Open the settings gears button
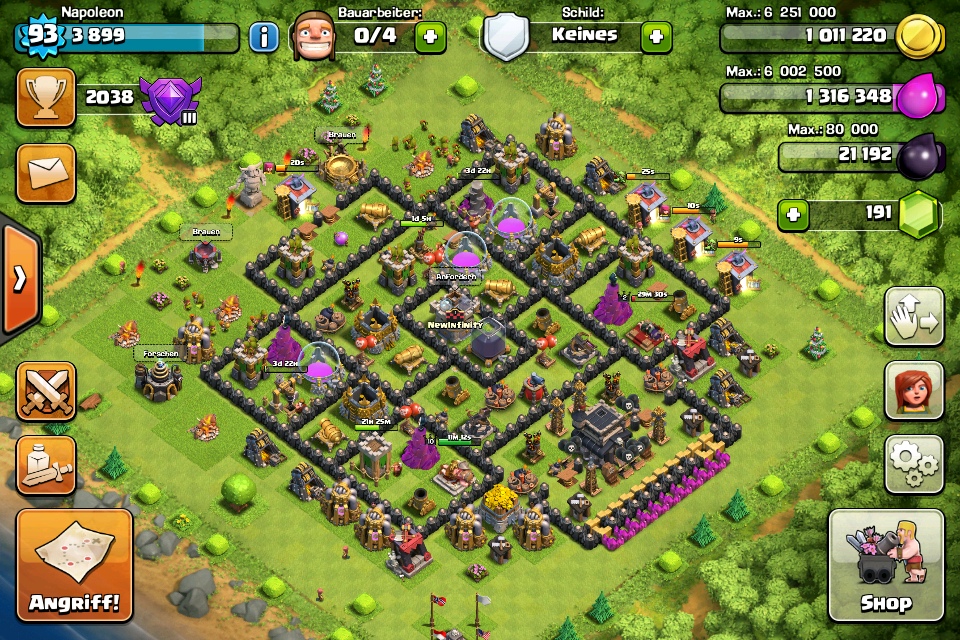Screen dimensions: 960x640 coord(914,464)
